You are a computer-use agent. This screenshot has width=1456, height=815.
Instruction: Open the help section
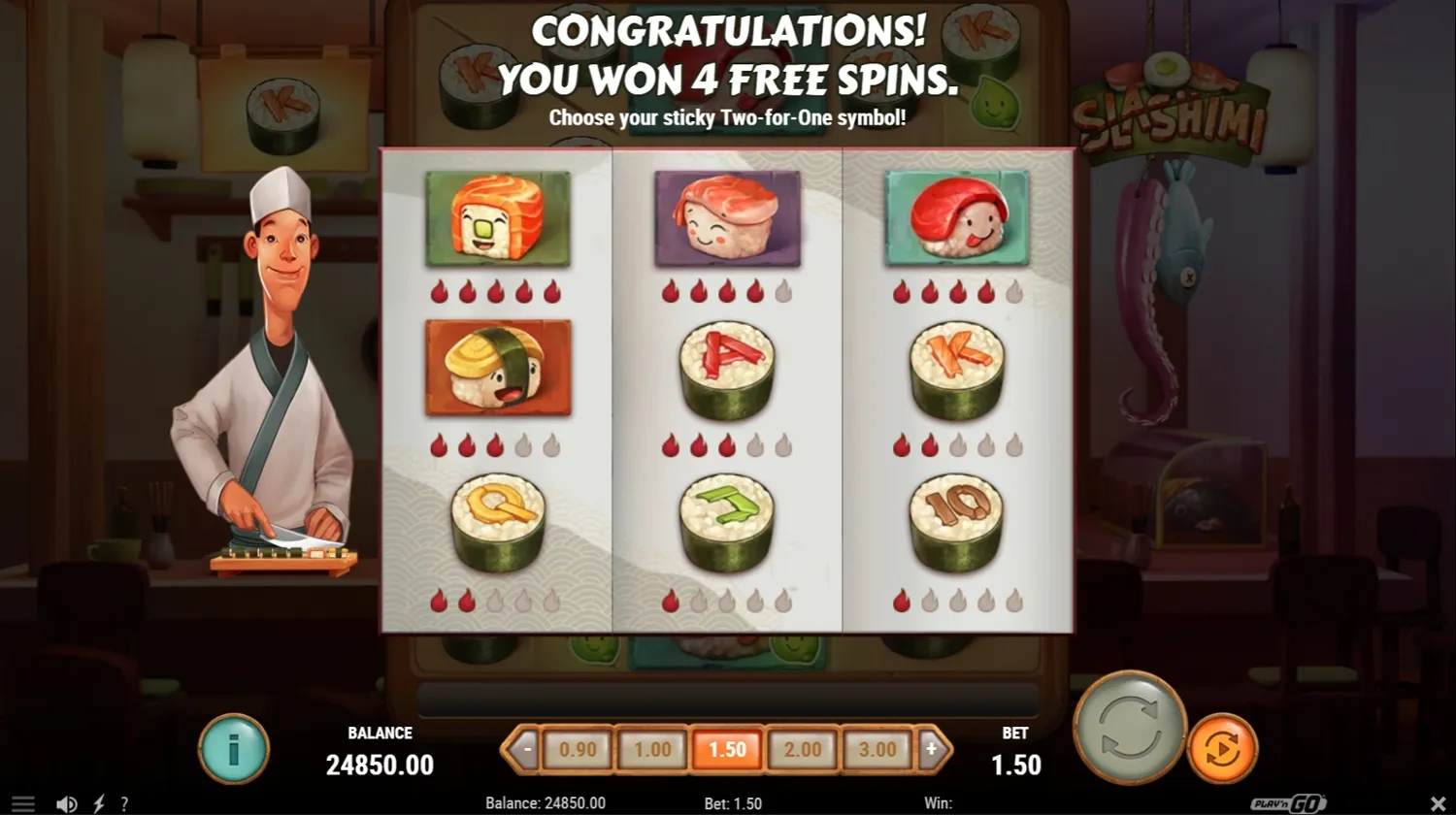click(x=124, y=803)
